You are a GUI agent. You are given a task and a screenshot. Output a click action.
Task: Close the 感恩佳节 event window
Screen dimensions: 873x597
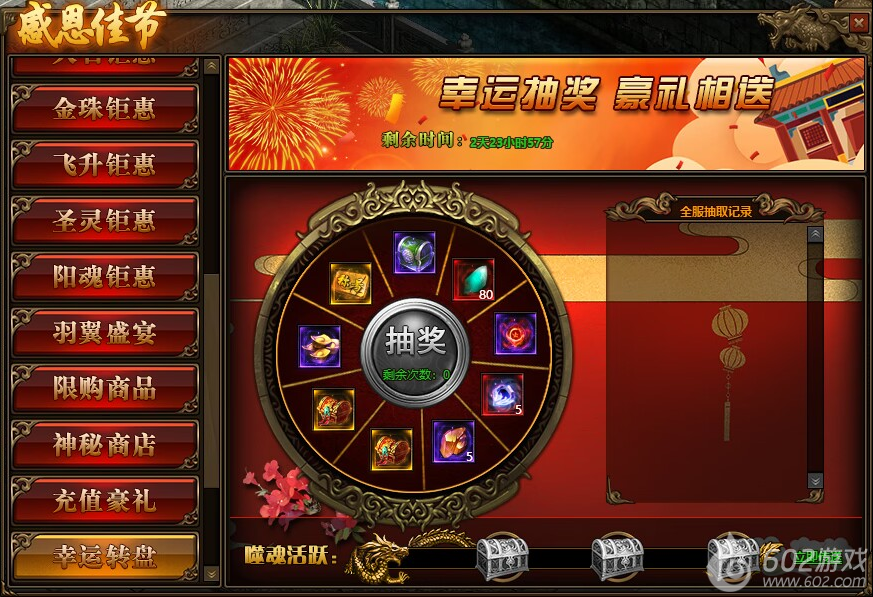[x=857, y=22]
